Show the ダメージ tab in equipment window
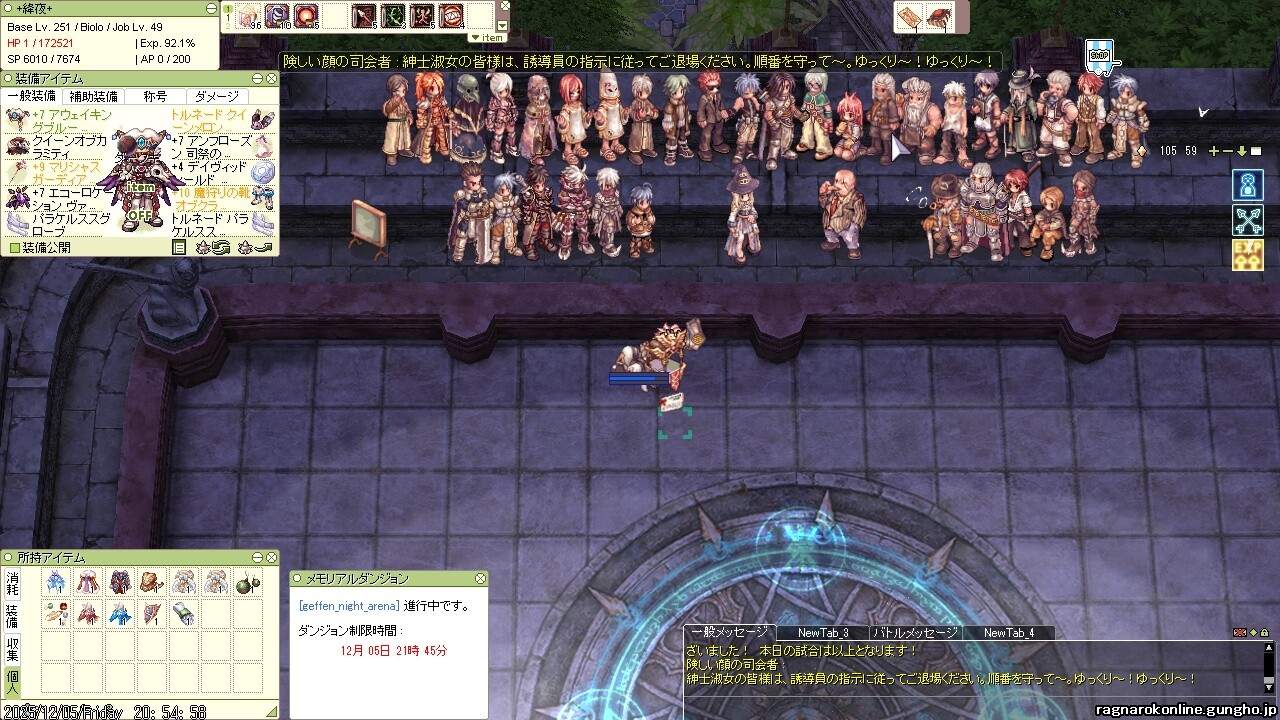 (216, 97)
